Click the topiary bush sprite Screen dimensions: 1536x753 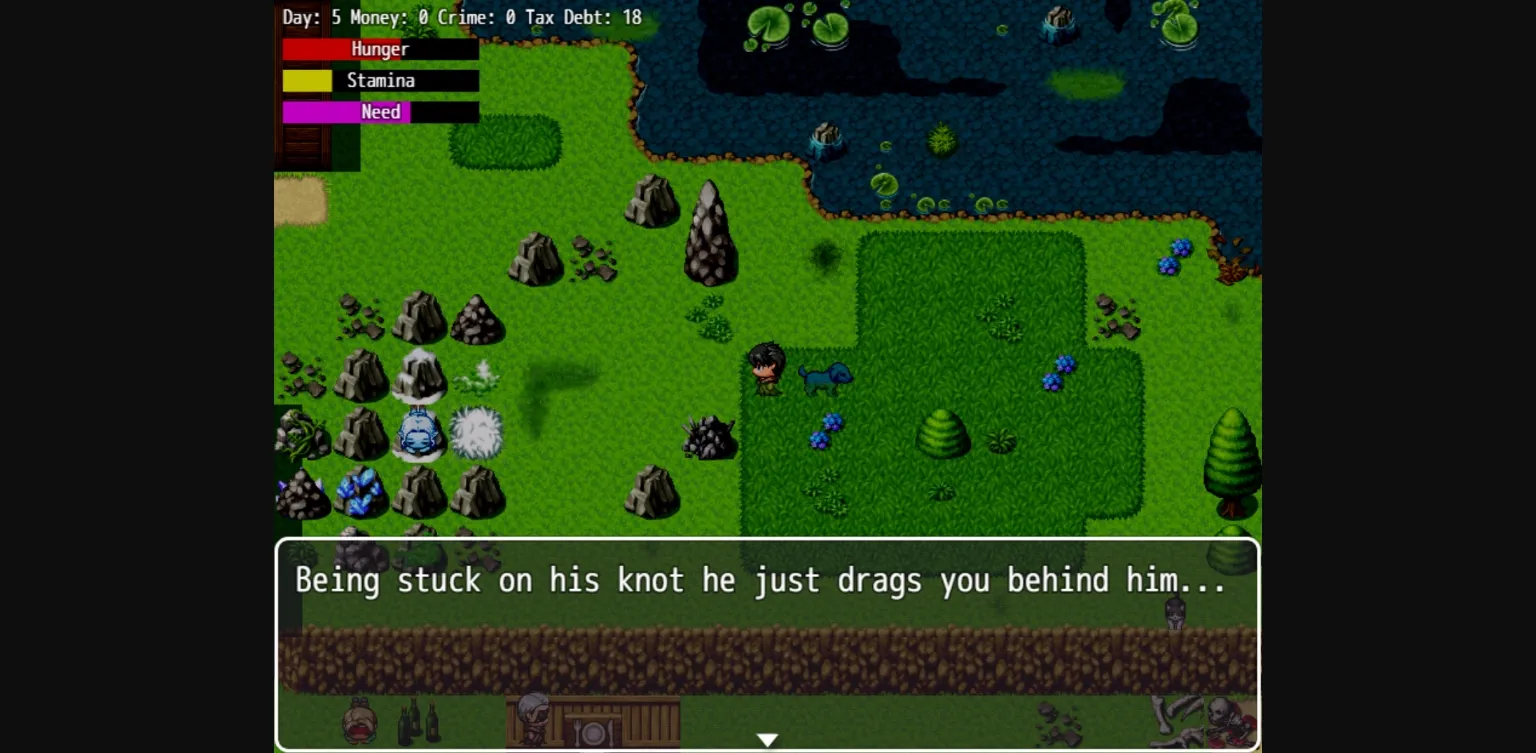click(x=943, y=437)
